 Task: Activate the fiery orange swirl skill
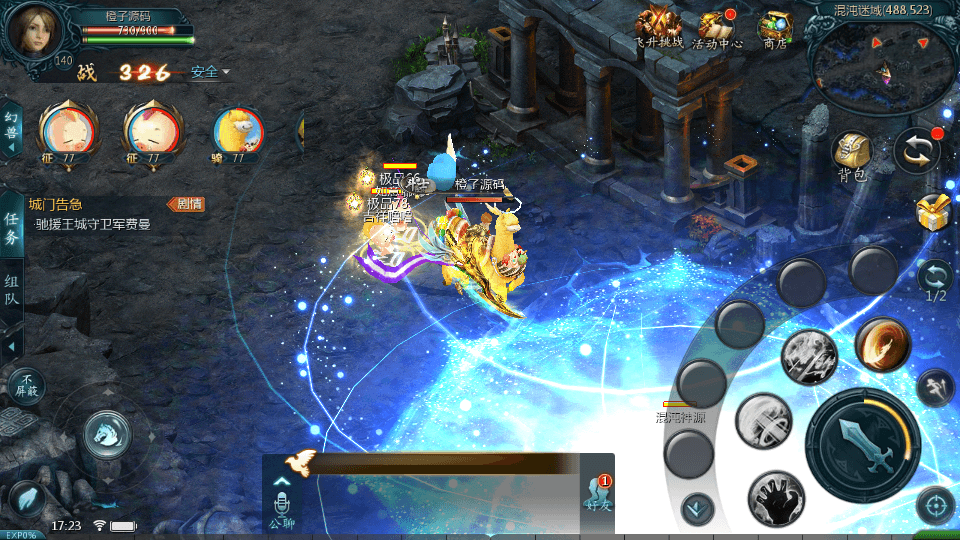(882, 345)
